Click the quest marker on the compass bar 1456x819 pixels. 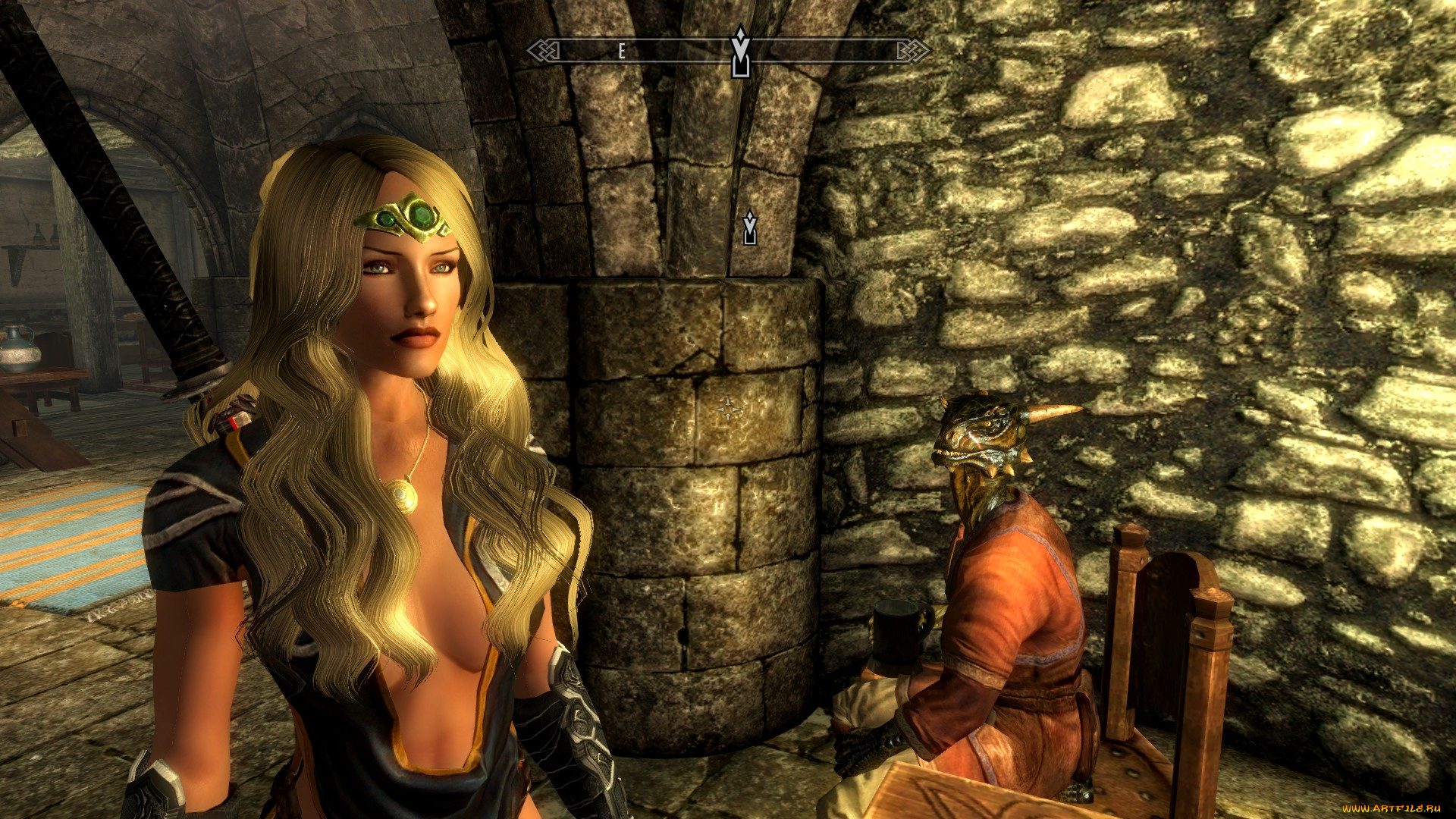(x=740, y=52)
